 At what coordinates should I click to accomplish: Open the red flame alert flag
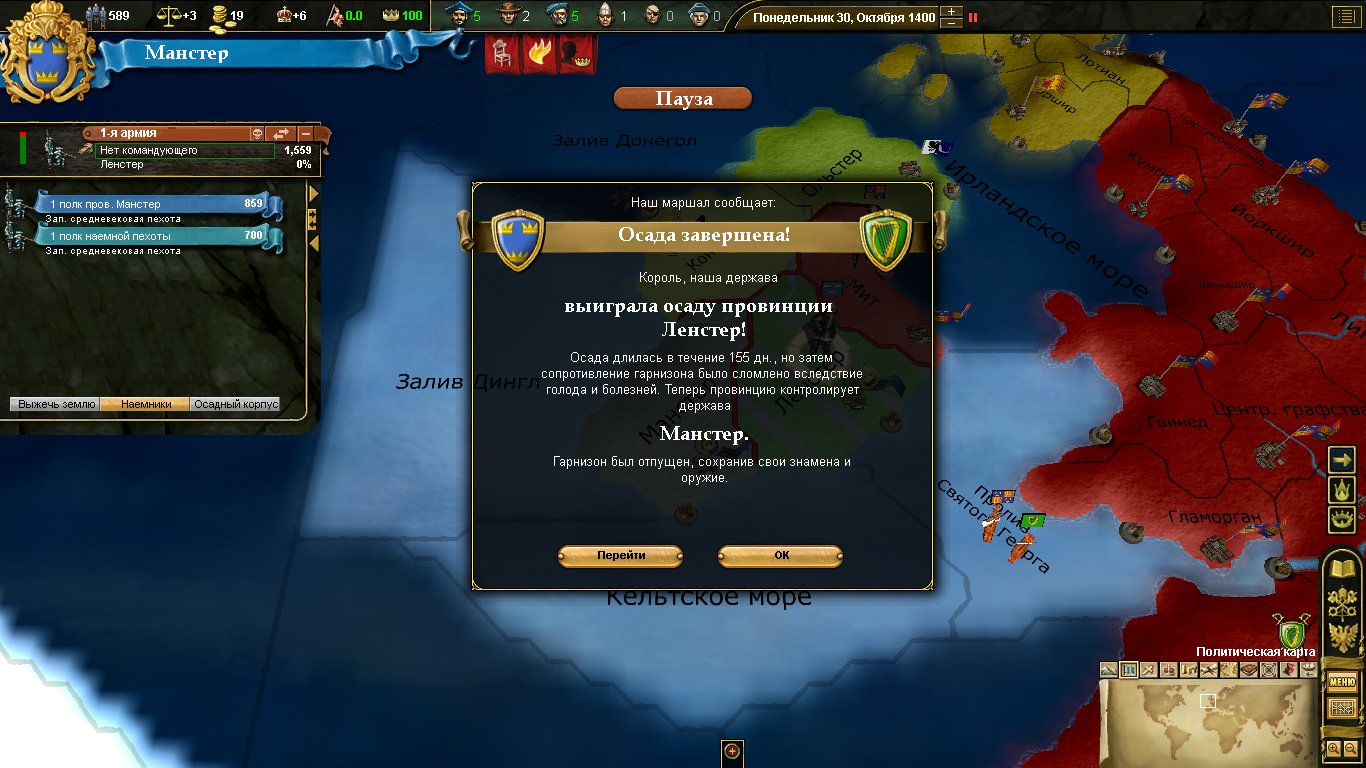[538, 53]
